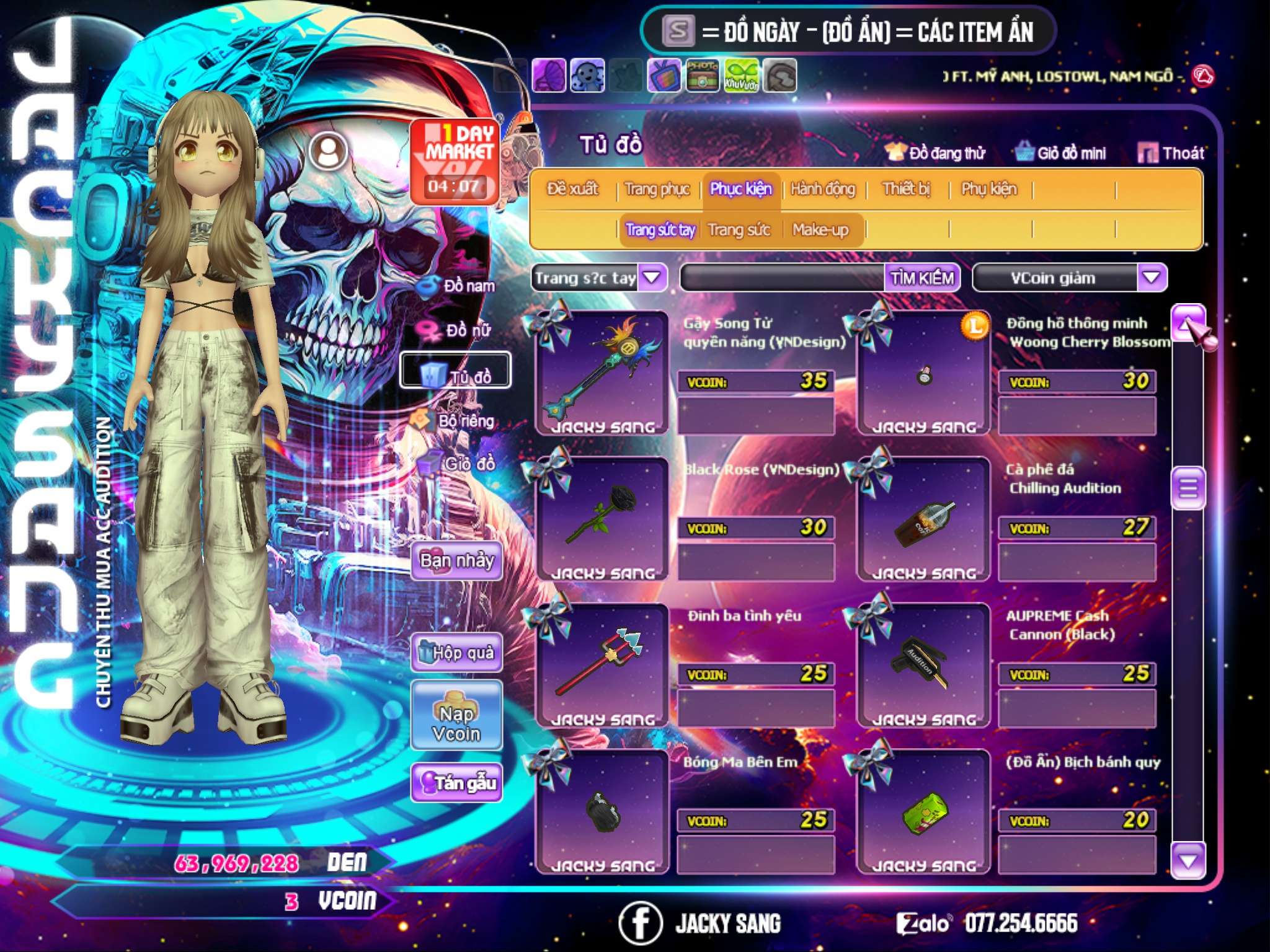The width and height of the screenshot is (1270, 952).
Task: Expand the Trang sức tay filter dropdown
Action: point(652,278)
